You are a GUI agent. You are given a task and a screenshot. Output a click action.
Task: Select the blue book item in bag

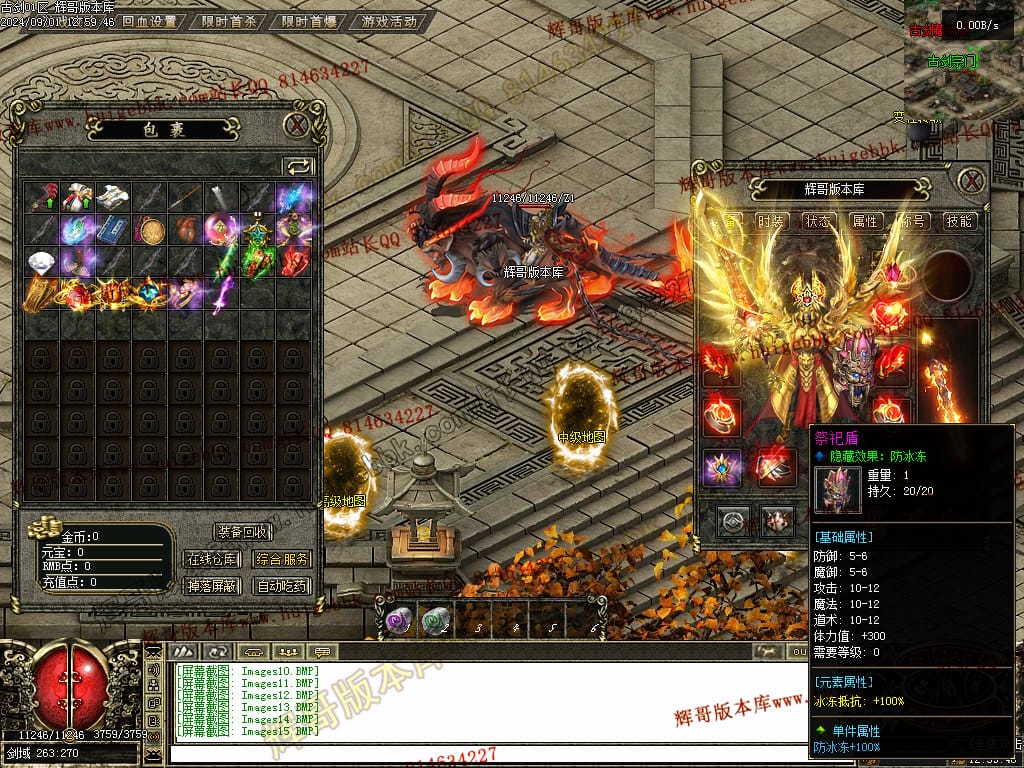coord(112,229)
